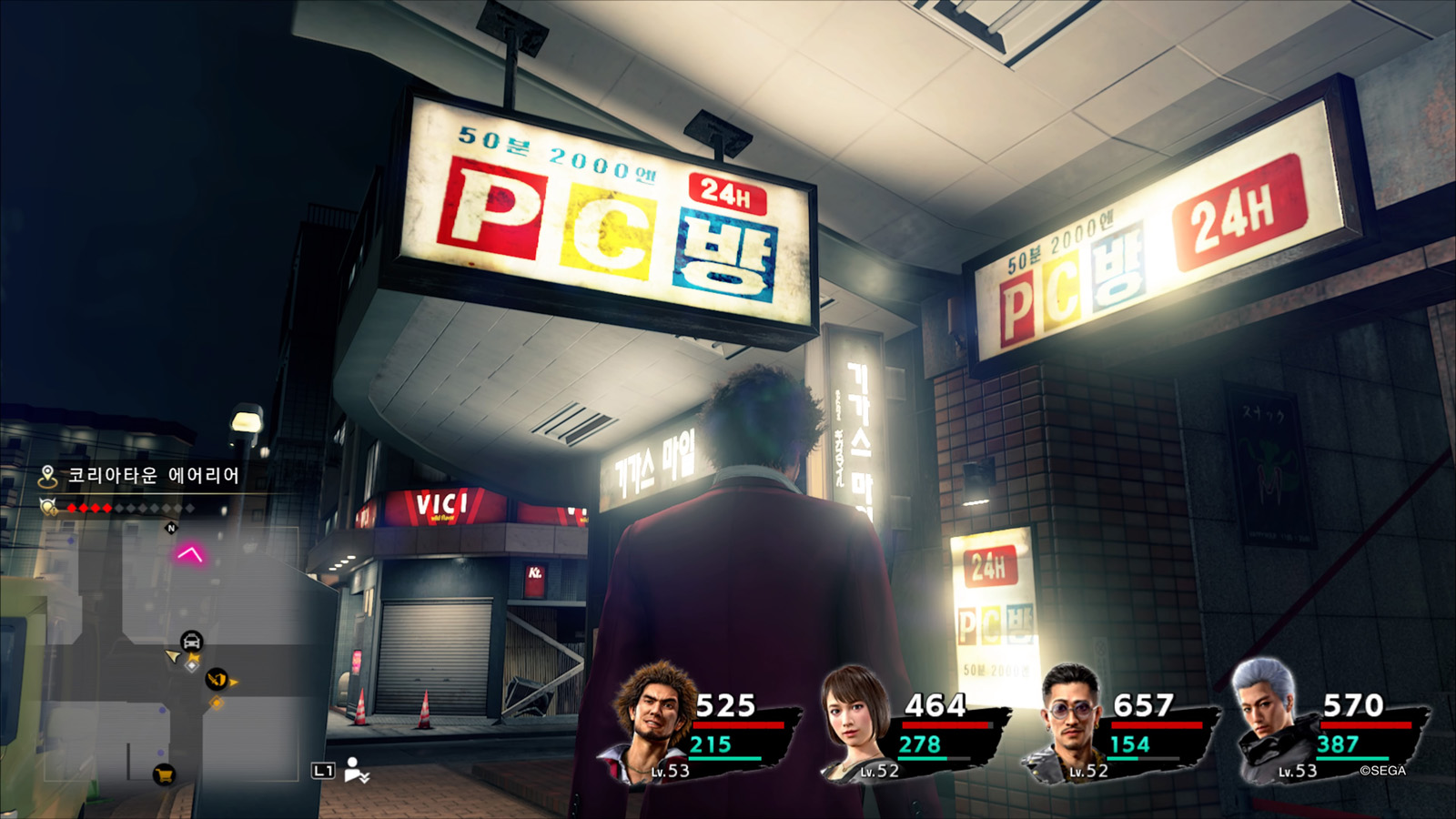Image resolution: width=1456 pixels, height=819 pixels.
Task: Click the yellow player arrow on the minimap
Action: pyautogui.click(x=172, y=656)
